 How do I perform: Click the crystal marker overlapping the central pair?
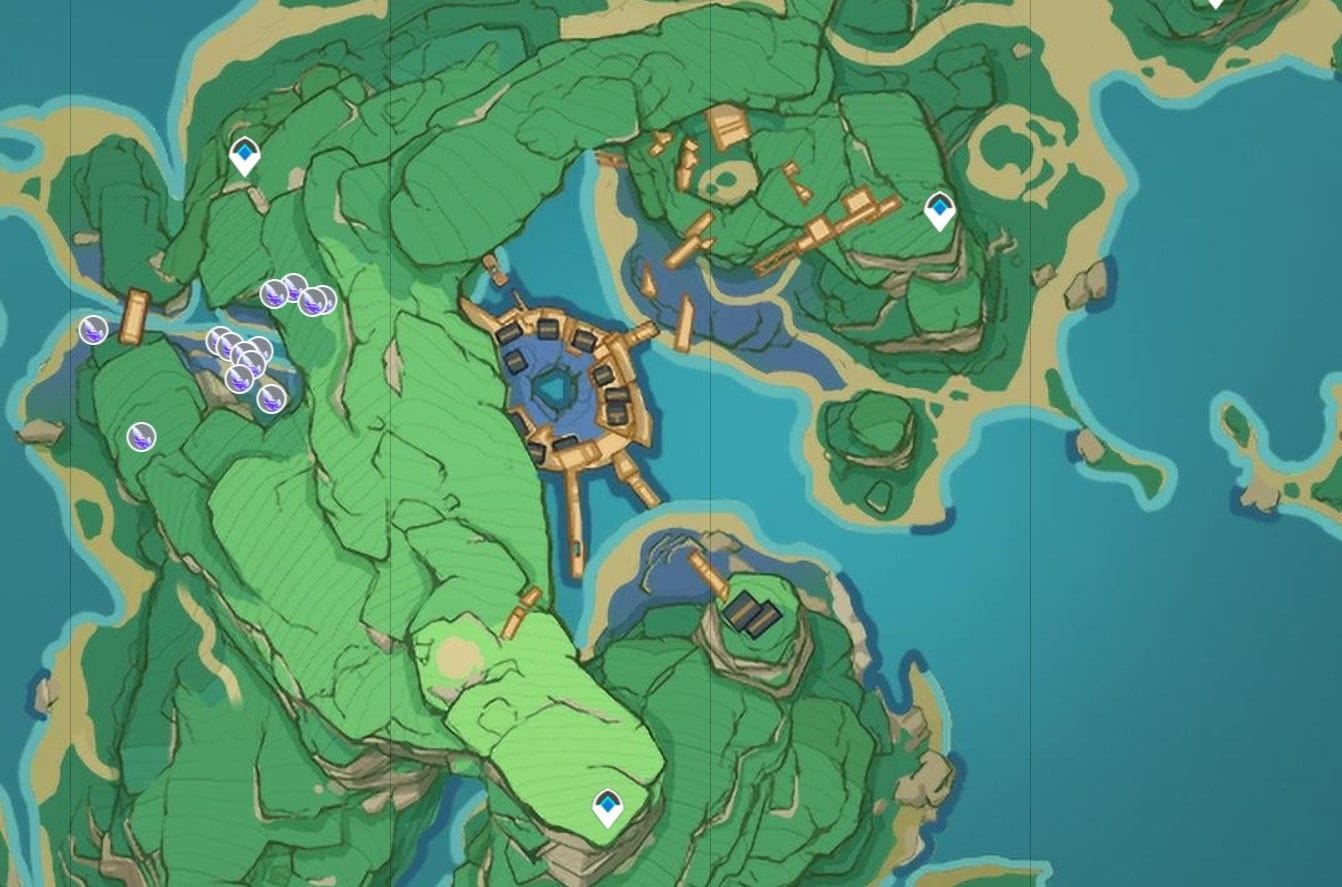coord(245,350)
